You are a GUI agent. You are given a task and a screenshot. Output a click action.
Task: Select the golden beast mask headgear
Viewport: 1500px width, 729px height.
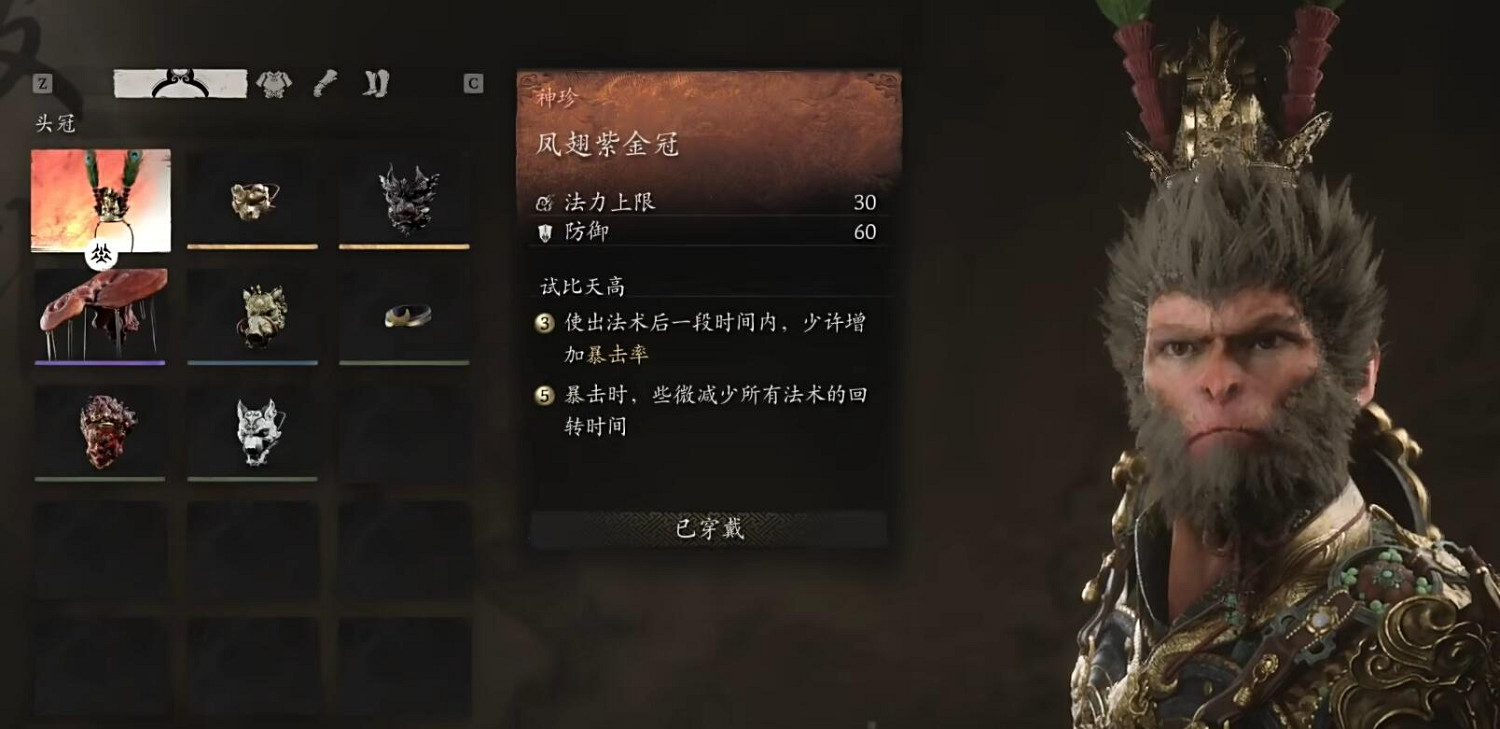click(x=252, y=200)
